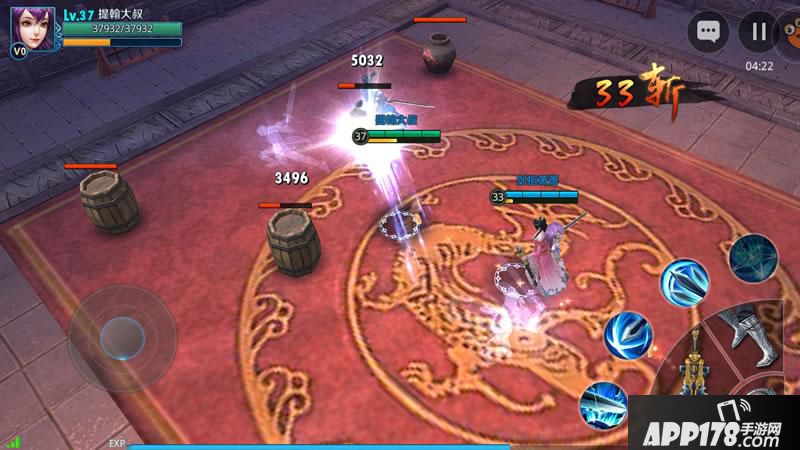Open the chat speech bubble button
This screenshot has height=450, width=800.
709,32
